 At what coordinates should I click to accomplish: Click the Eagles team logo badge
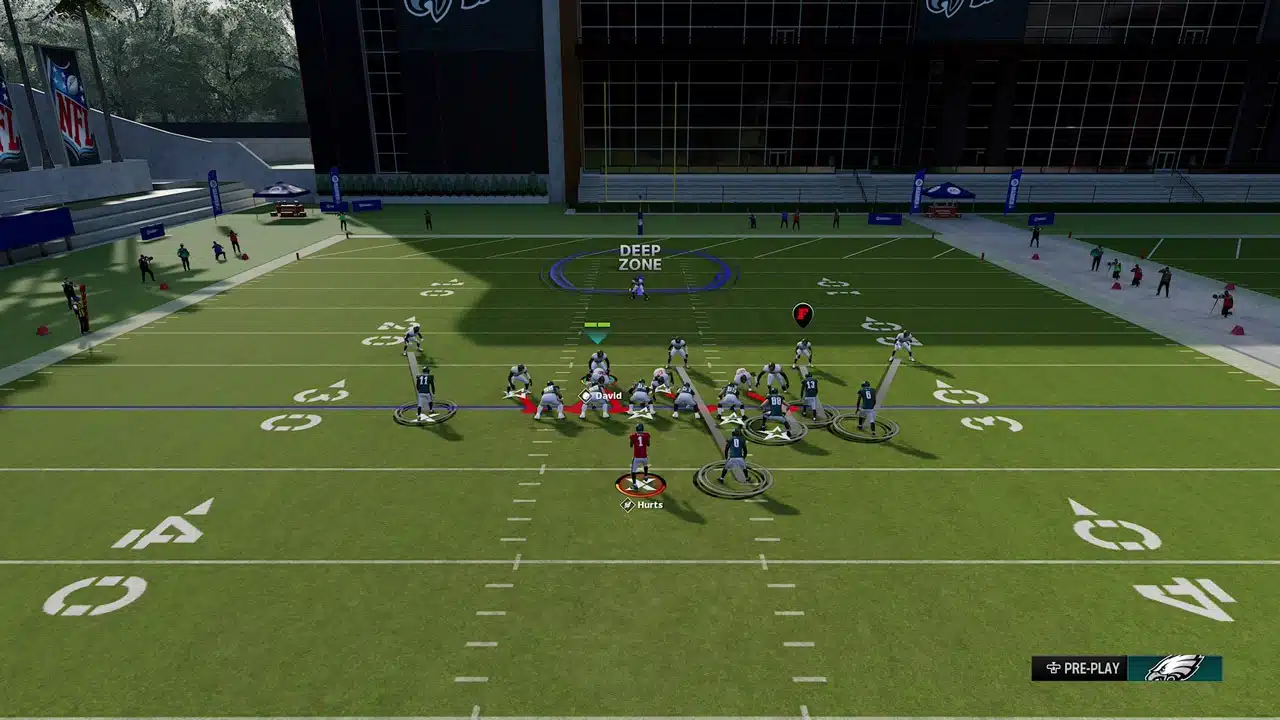[x=1174, y=668]
